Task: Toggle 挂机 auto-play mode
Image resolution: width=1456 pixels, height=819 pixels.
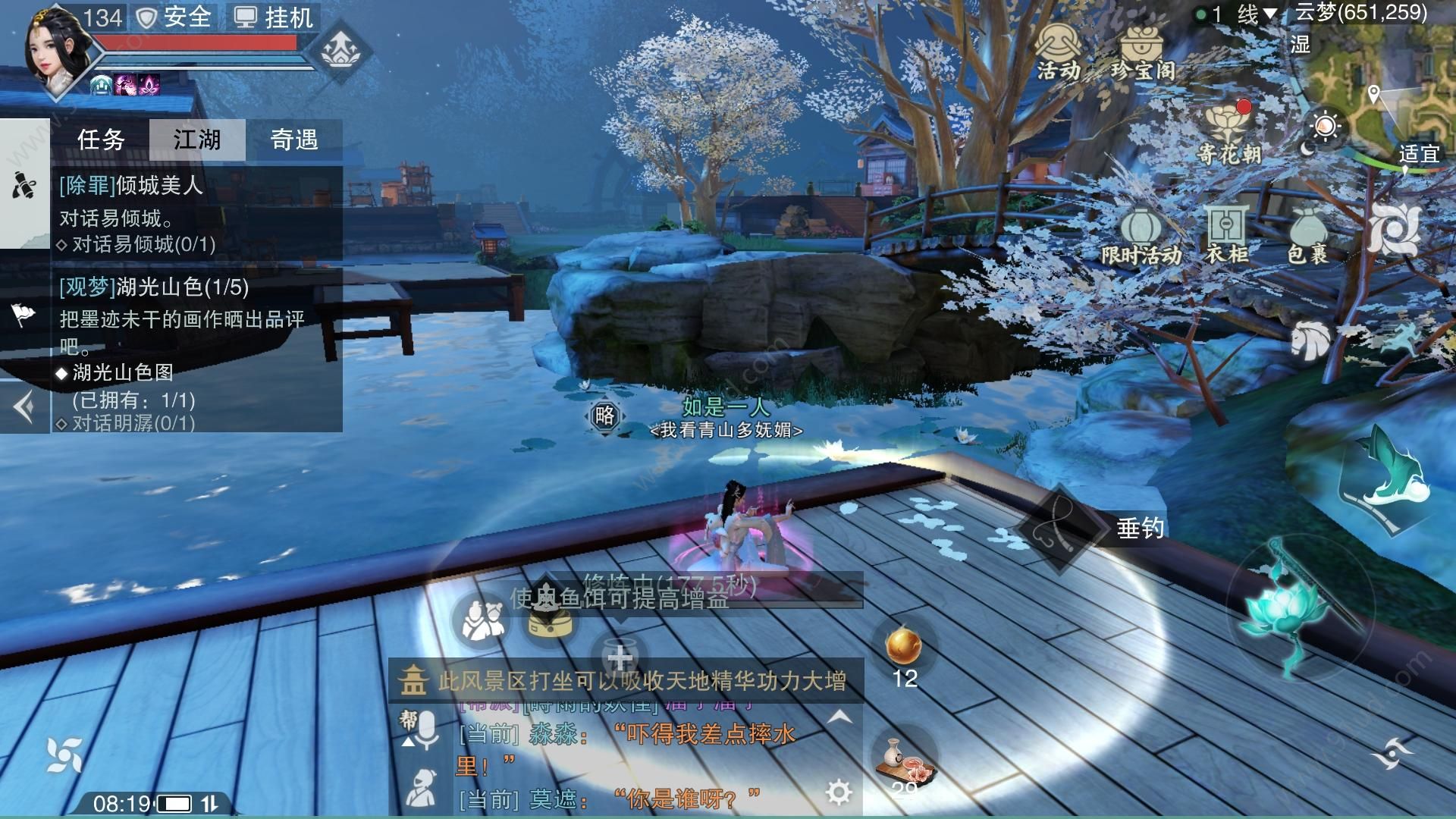Action: [273, 17]
